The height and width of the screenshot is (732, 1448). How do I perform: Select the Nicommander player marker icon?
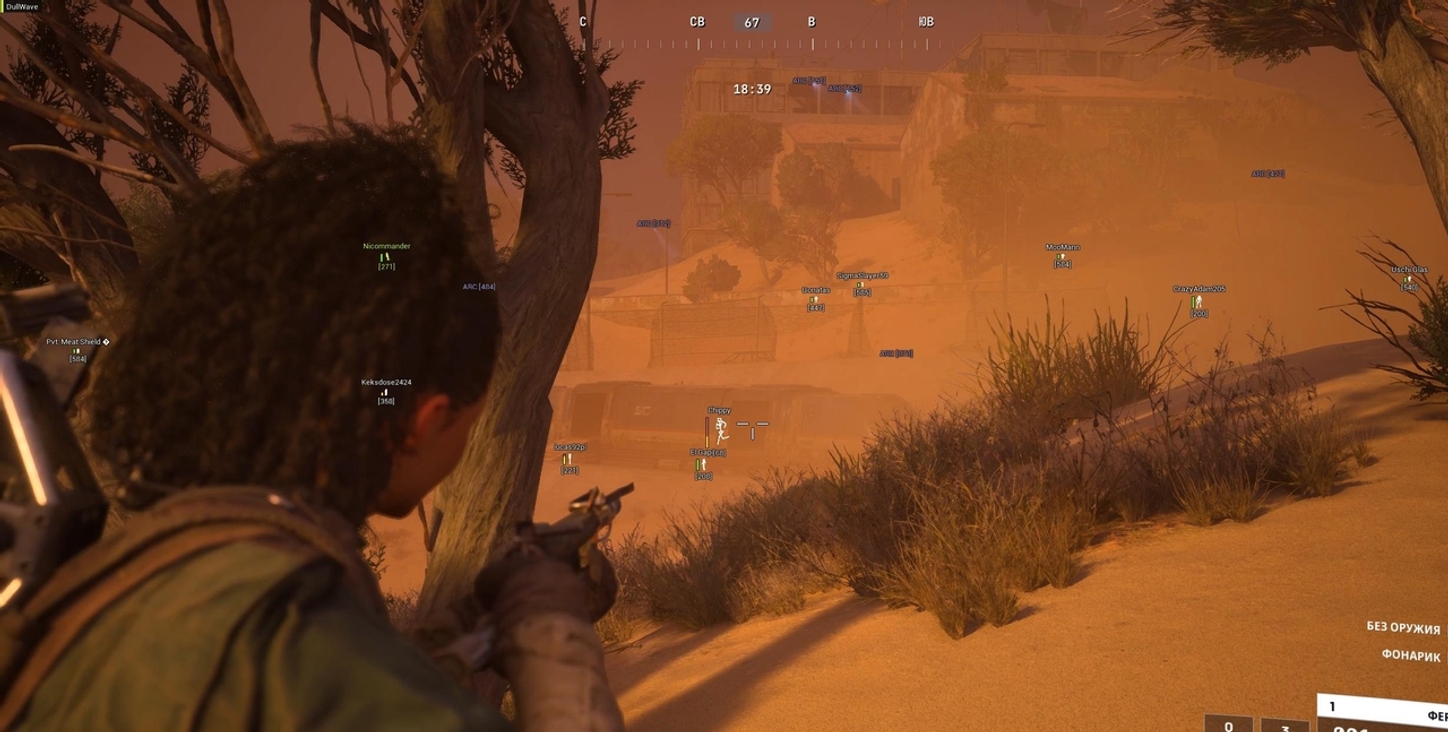[x=387, y=258]
